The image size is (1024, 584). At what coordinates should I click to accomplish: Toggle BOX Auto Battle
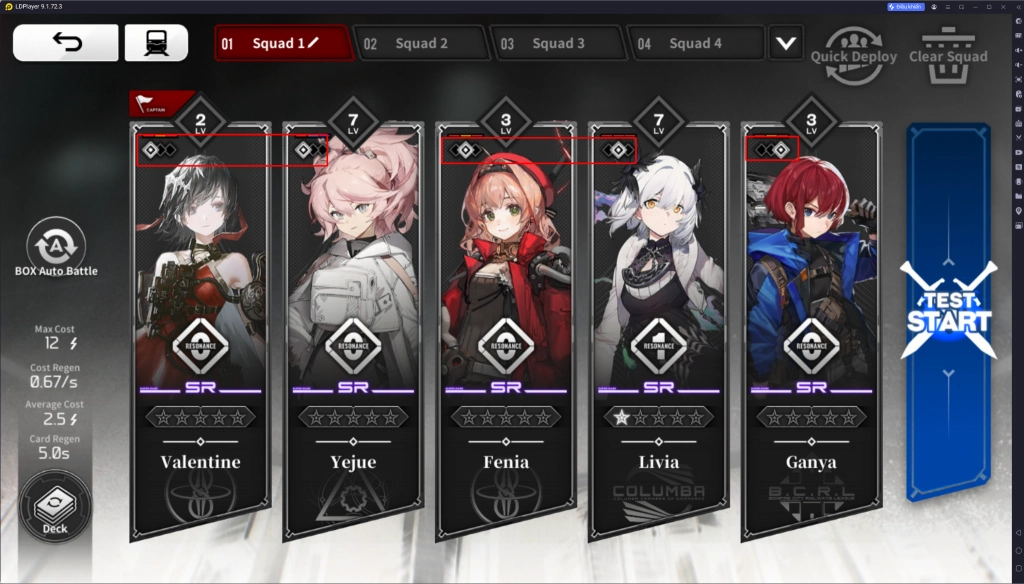56,248
